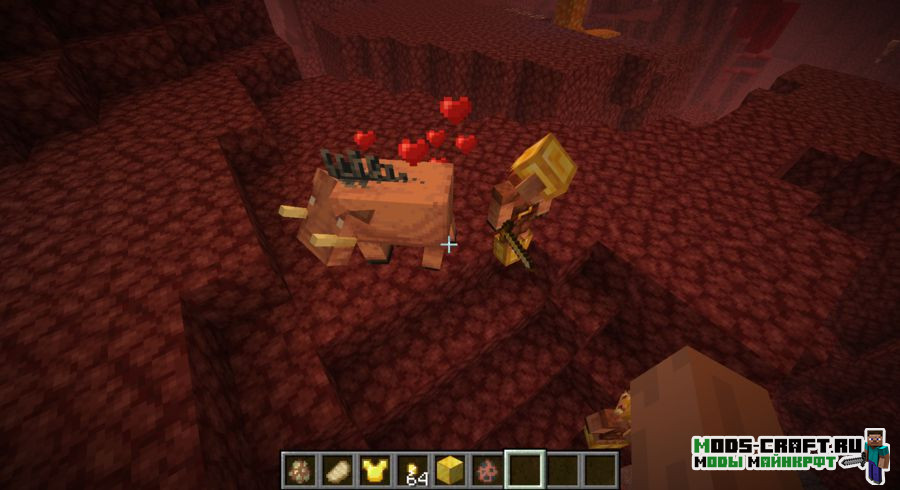Viewport: 900px width, 490px height.
Task: Select the gold block hotbar slot
Action: click(x=450, y=468)
